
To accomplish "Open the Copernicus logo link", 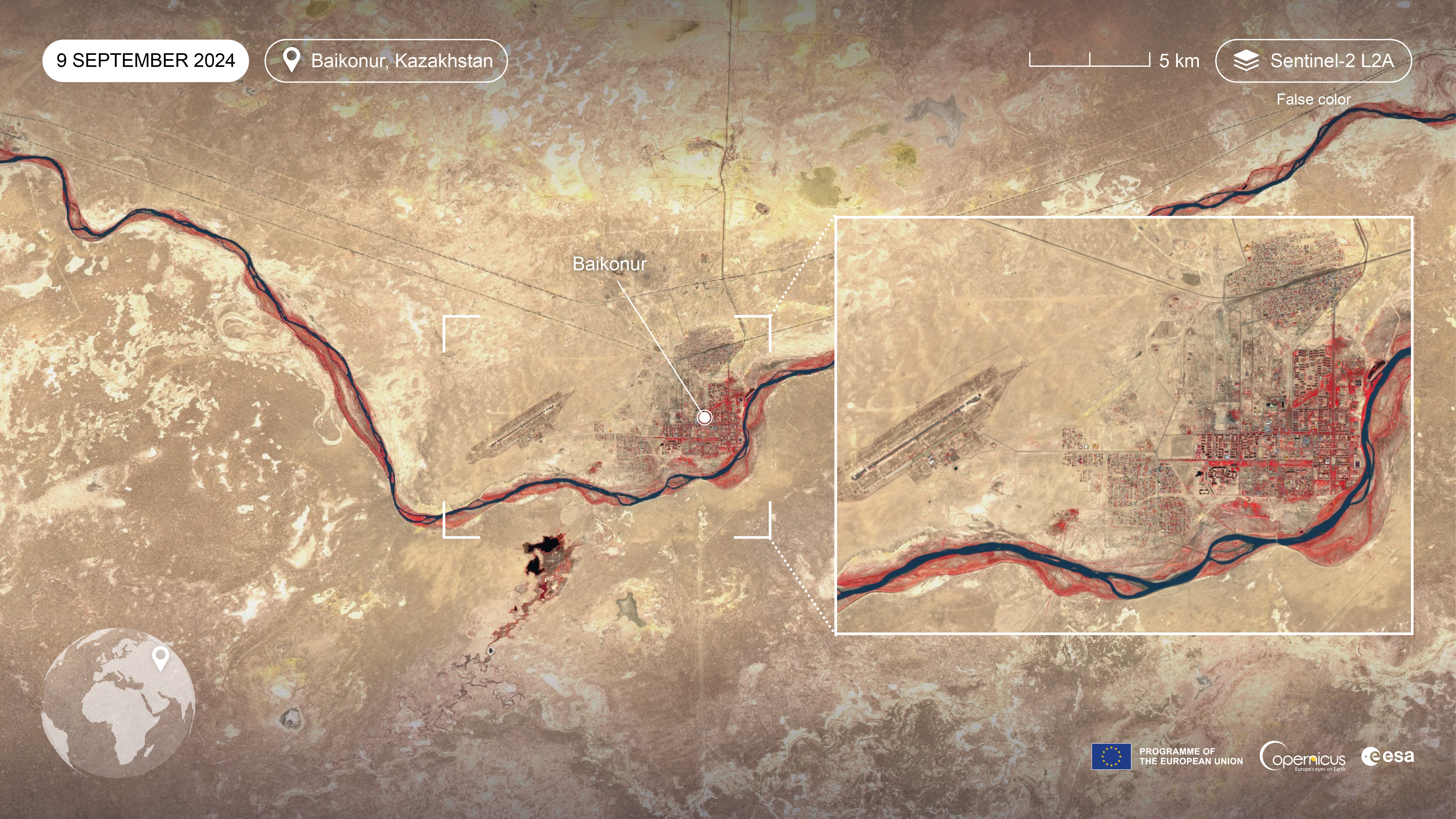I will click(x=1302, y=757).
